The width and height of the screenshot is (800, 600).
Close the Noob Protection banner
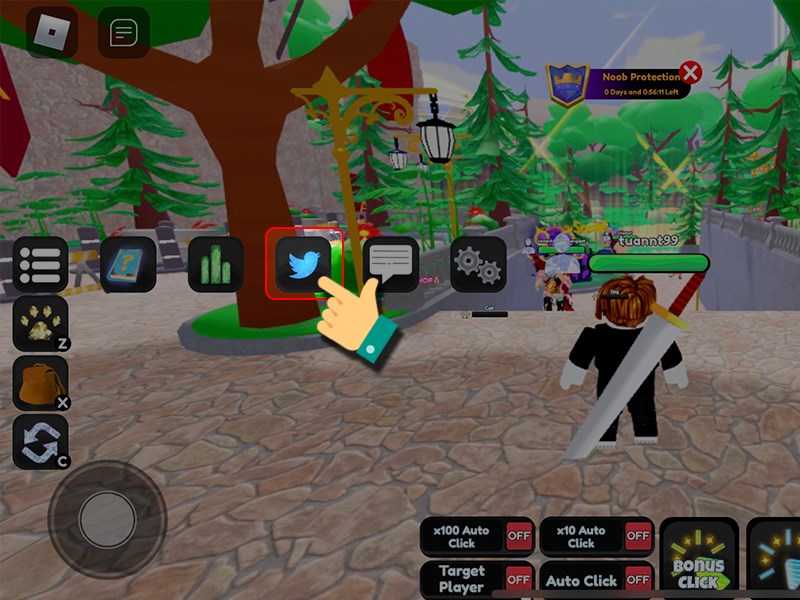click(690, 73)
